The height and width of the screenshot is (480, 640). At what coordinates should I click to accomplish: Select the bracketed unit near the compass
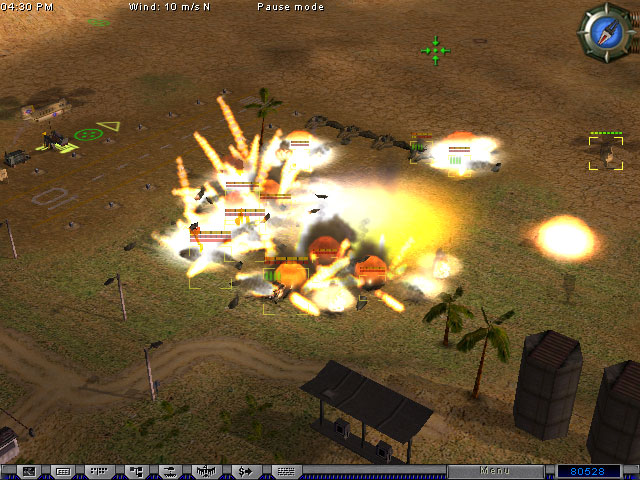pos(605,153)
